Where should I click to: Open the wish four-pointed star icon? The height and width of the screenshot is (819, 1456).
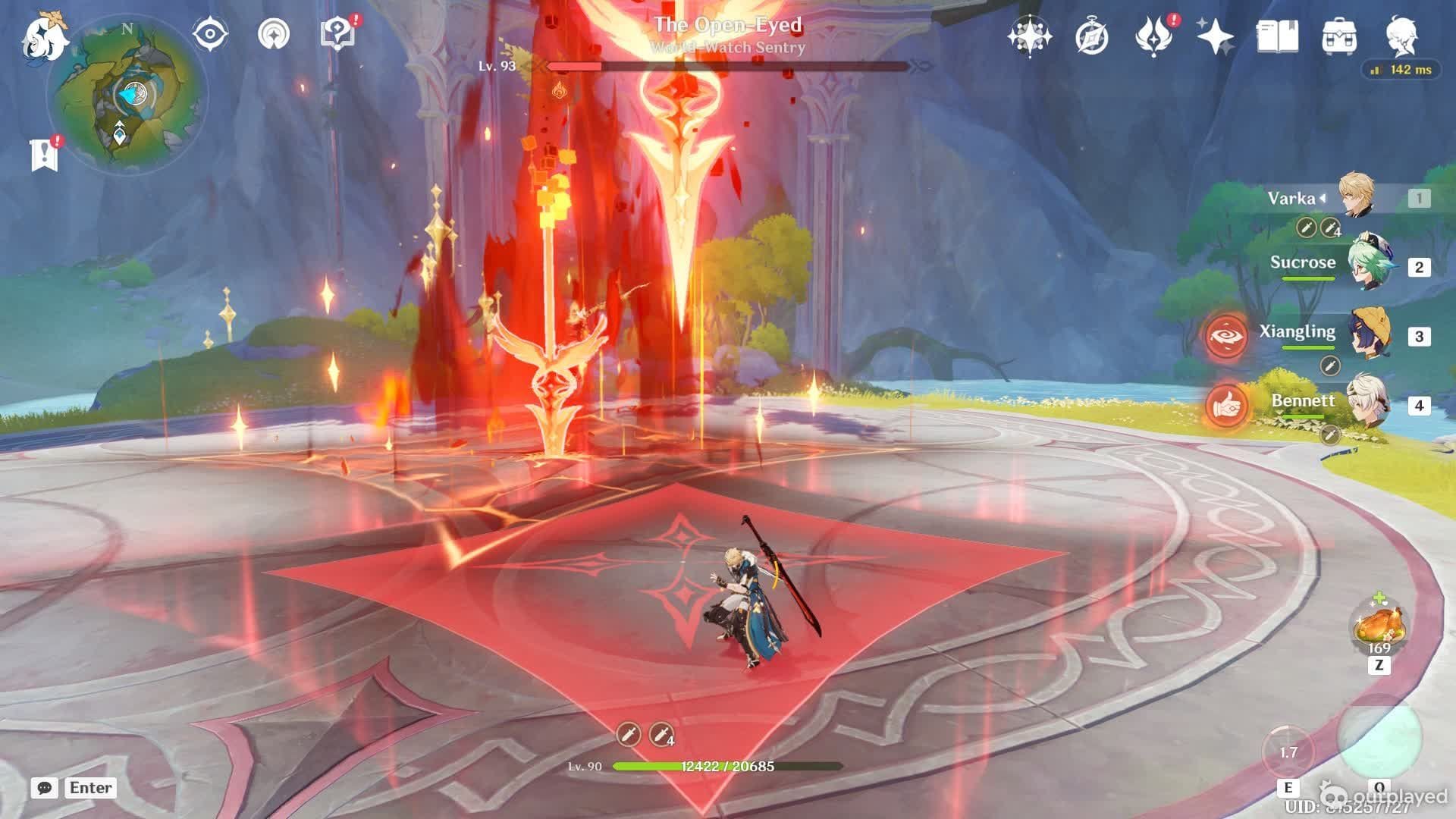click(x=1029, y=36)
